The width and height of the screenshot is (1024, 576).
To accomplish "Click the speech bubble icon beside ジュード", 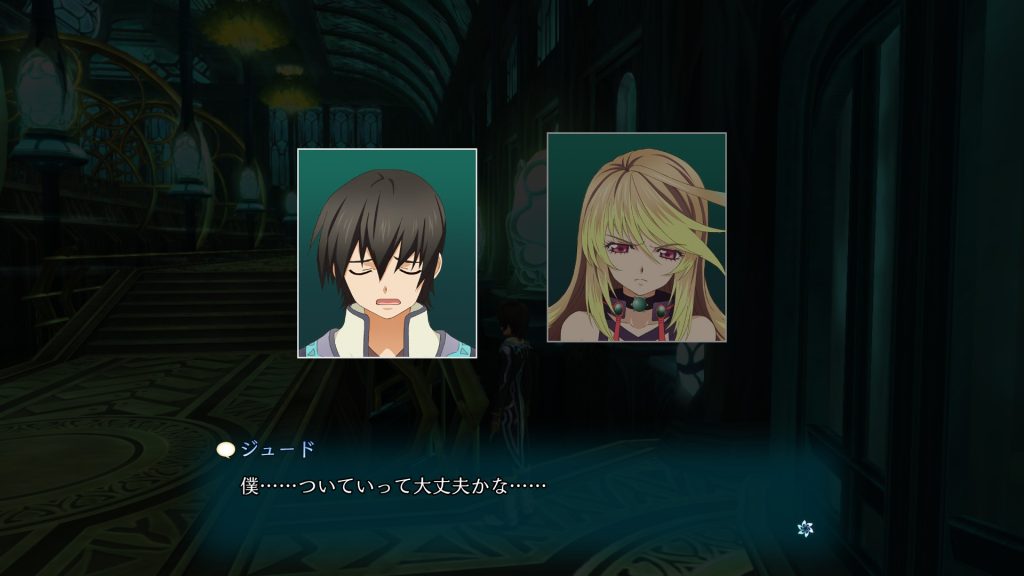I will pos(225,450).
